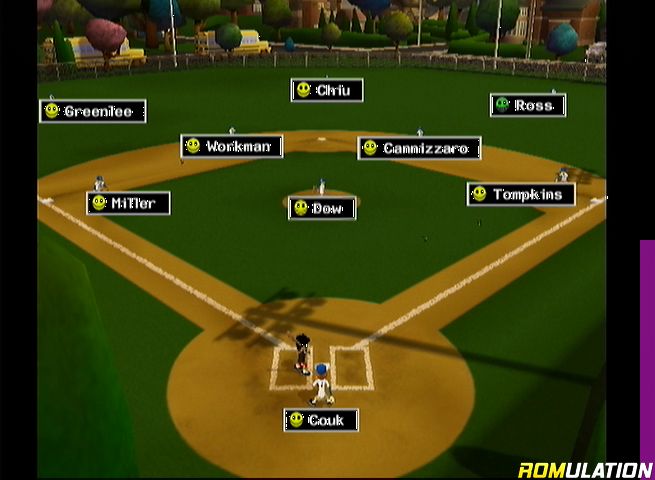655x480 pixels.
Task: Choose the Dow pitcher name tag
Action: pos(322,208)
